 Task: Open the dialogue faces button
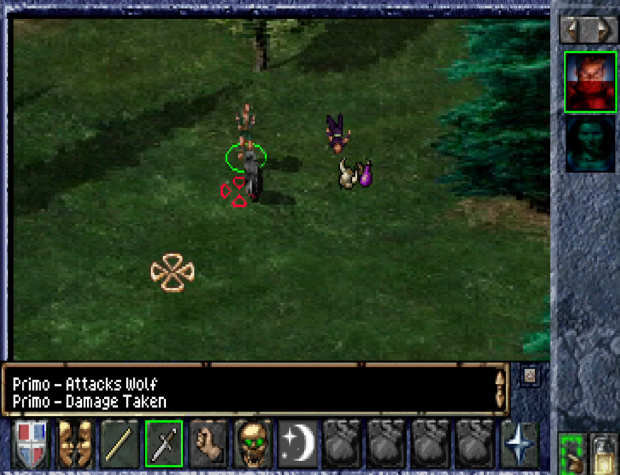[x=76, y=442]
